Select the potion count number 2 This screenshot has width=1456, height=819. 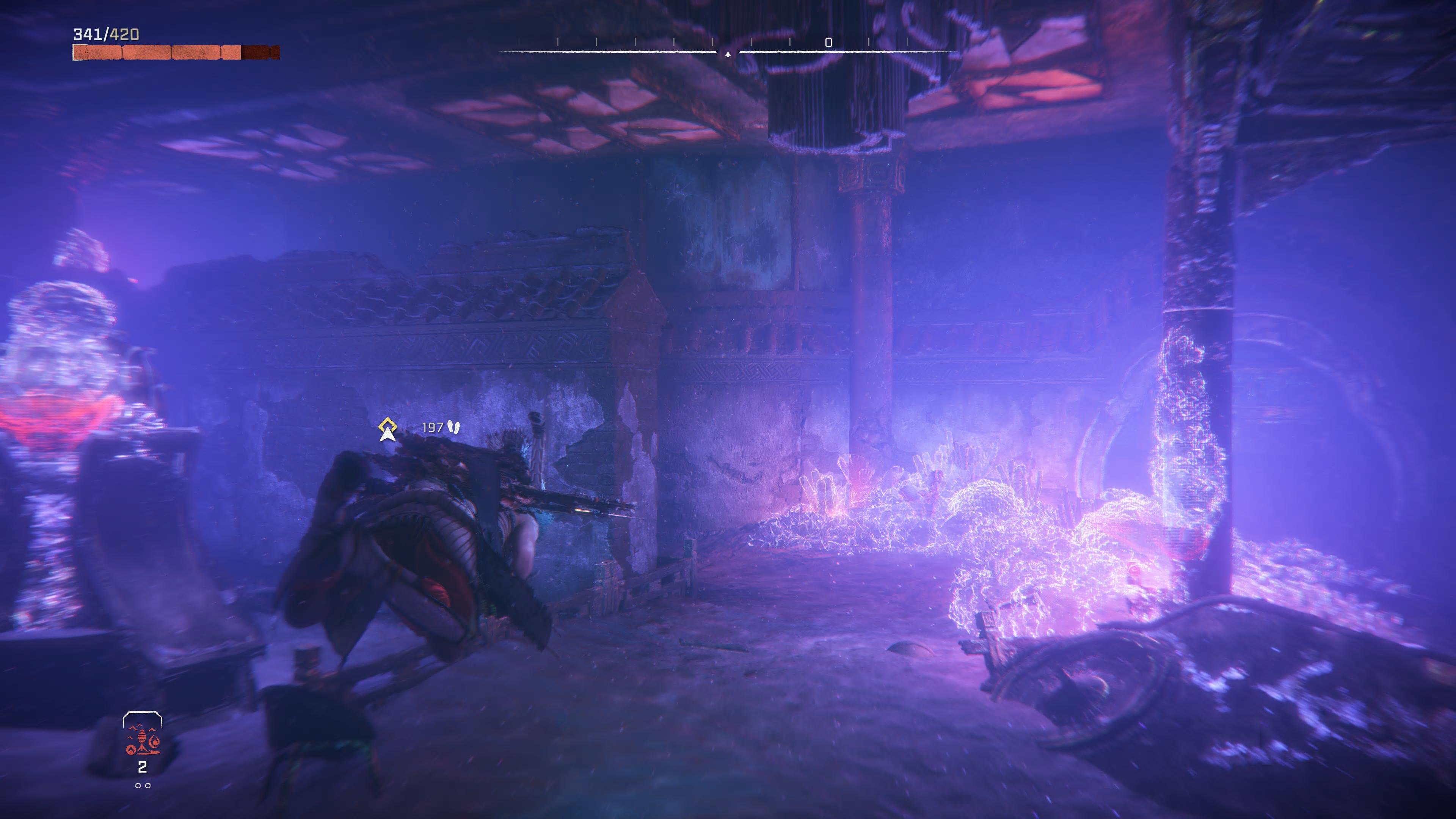point(143,767)
